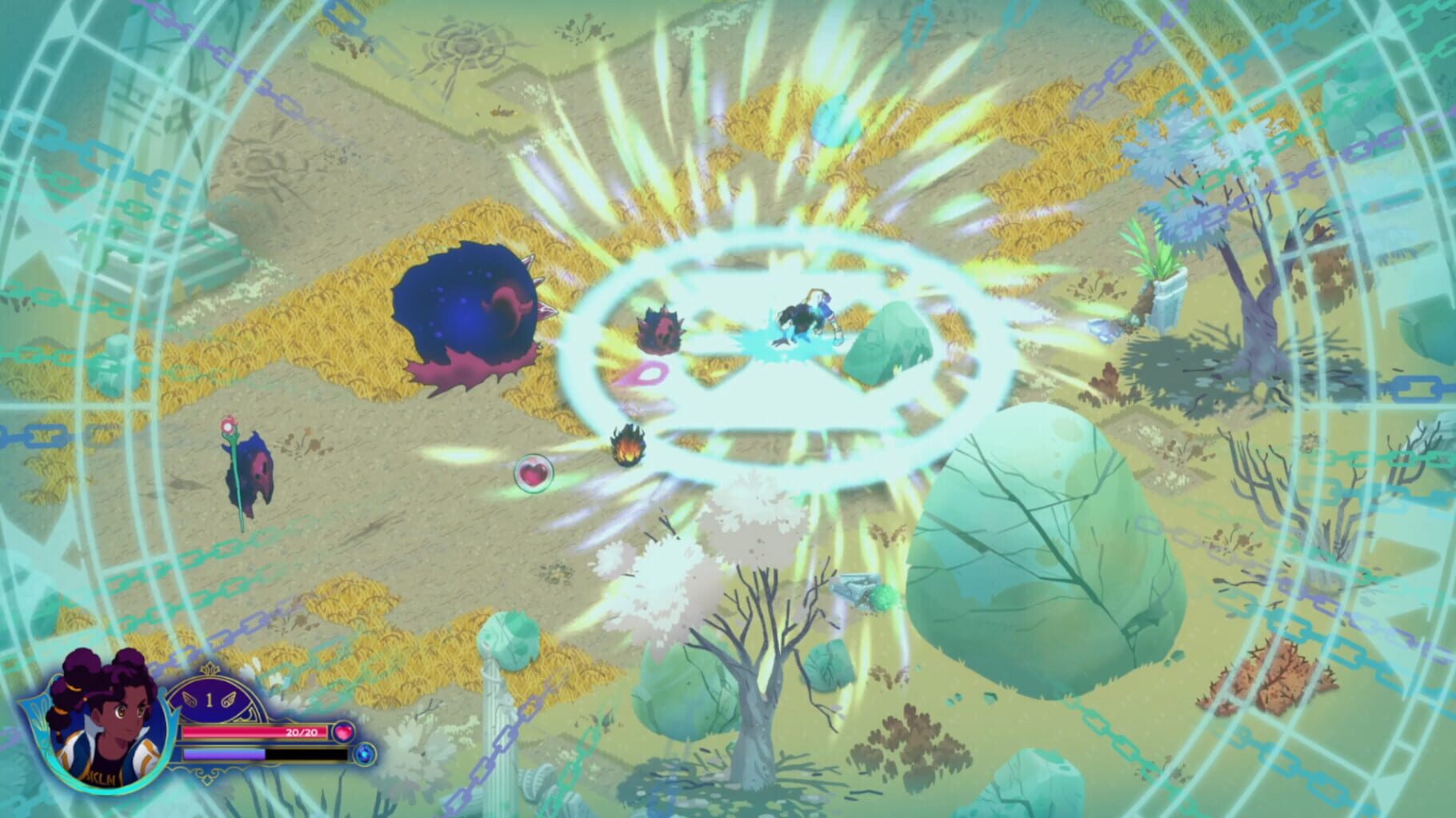Select the pink ring projectile near the explosion
Image resolution: width=1456 pixels, height=818 pixels.
(650, 373)
